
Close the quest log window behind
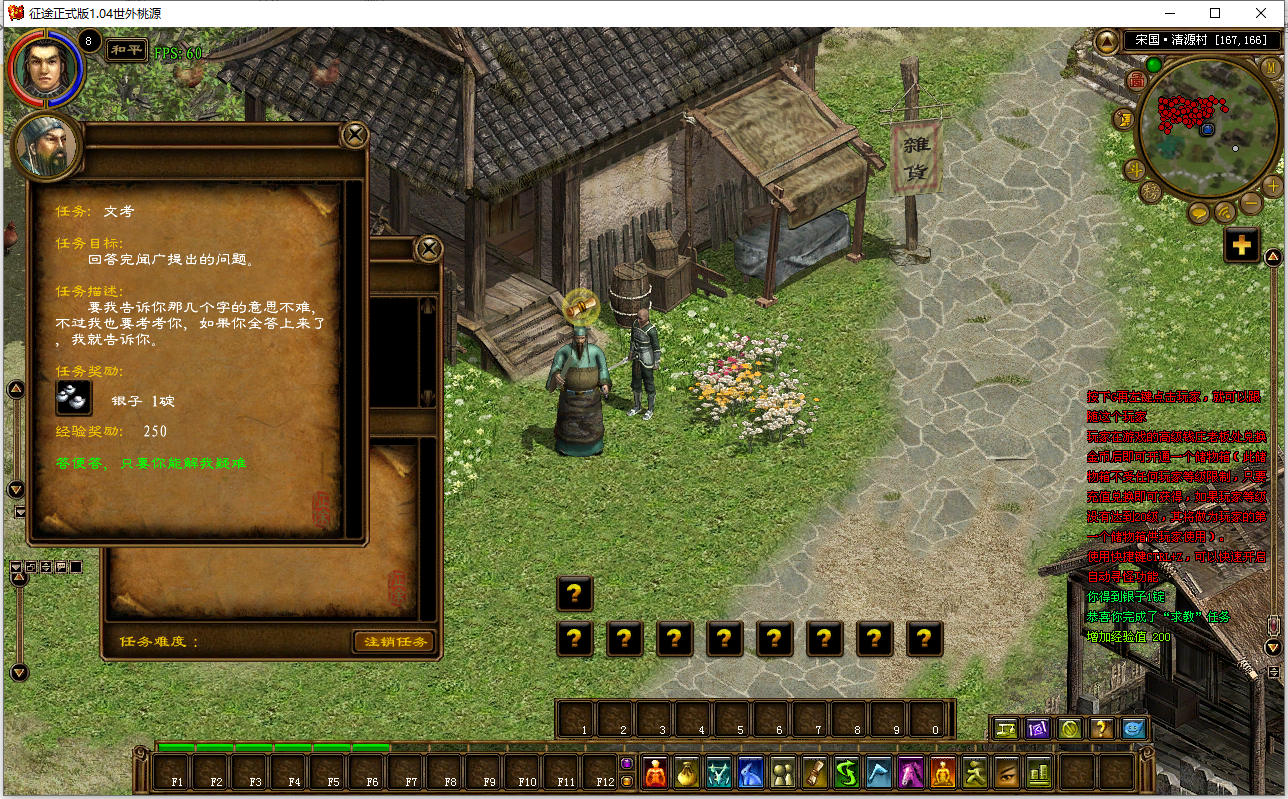[x=429, y=248]
